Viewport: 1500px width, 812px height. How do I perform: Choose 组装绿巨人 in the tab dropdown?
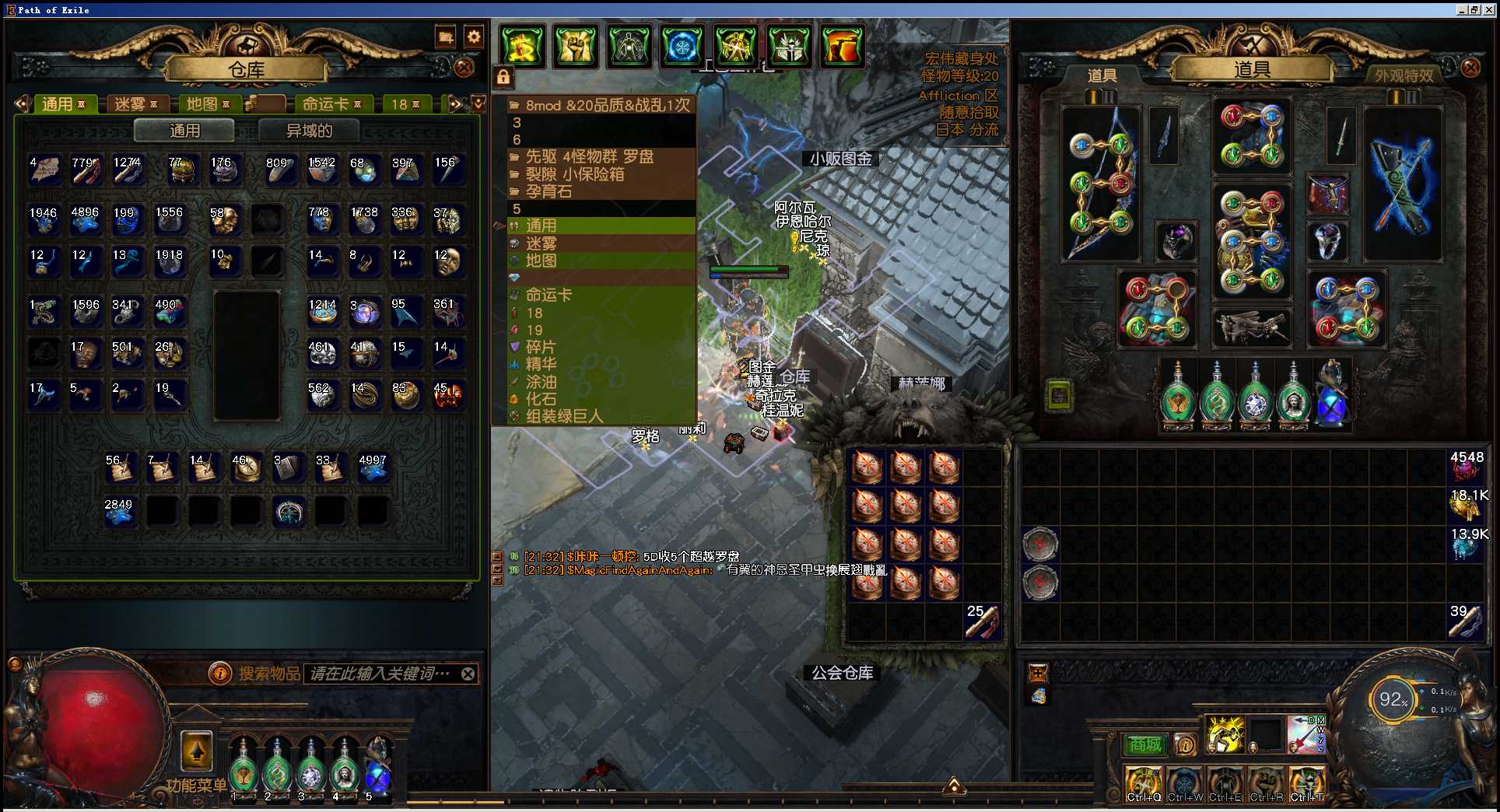click(564, 416)
